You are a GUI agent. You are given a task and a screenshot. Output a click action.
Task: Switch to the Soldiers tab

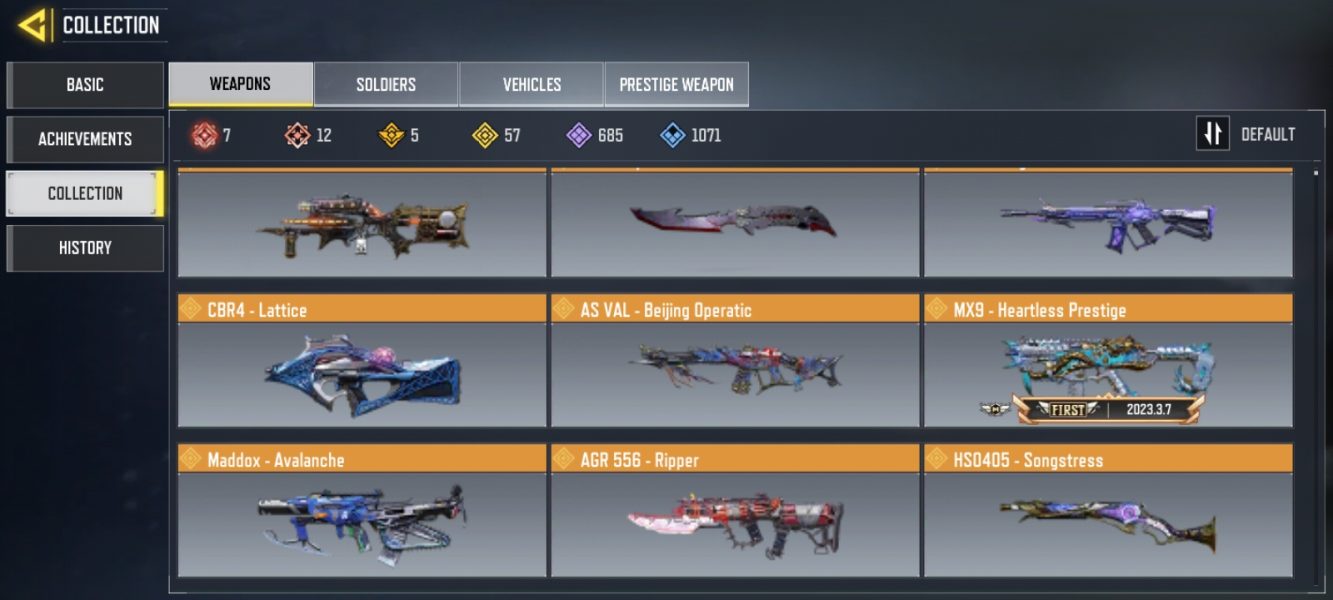386,84
